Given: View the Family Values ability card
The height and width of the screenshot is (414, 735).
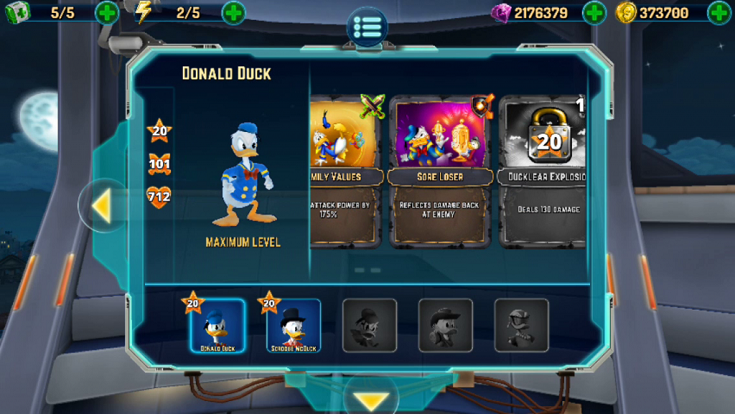Looking at the screenshot, I should click(346, 170).
